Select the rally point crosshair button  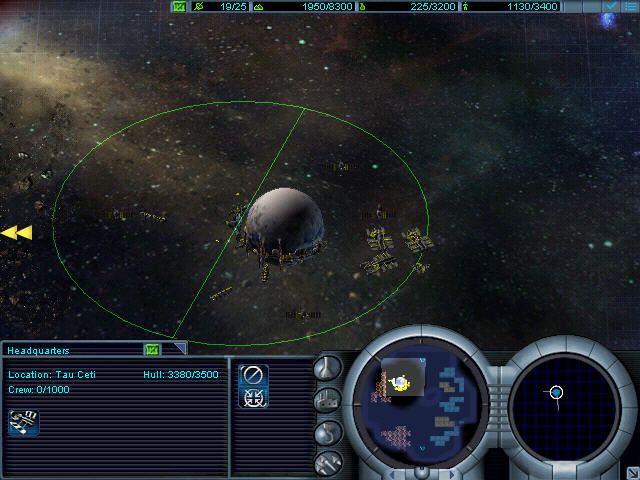point(254,398)
